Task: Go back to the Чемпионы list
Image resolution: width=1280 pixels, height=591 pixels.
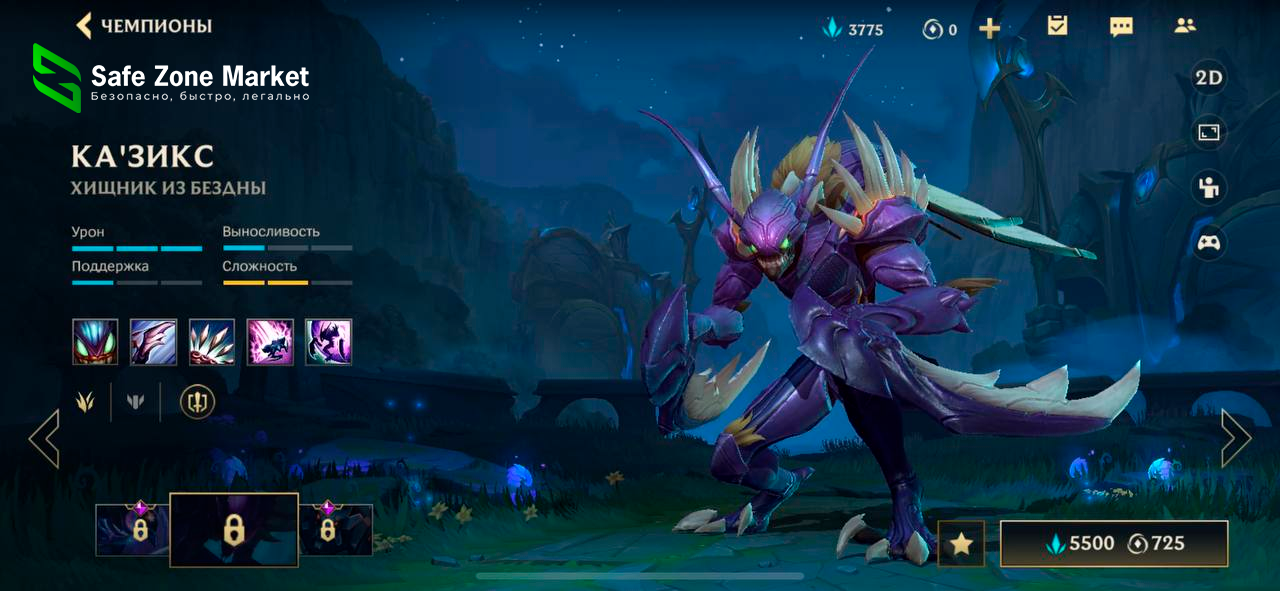Action: click(143, 26)
